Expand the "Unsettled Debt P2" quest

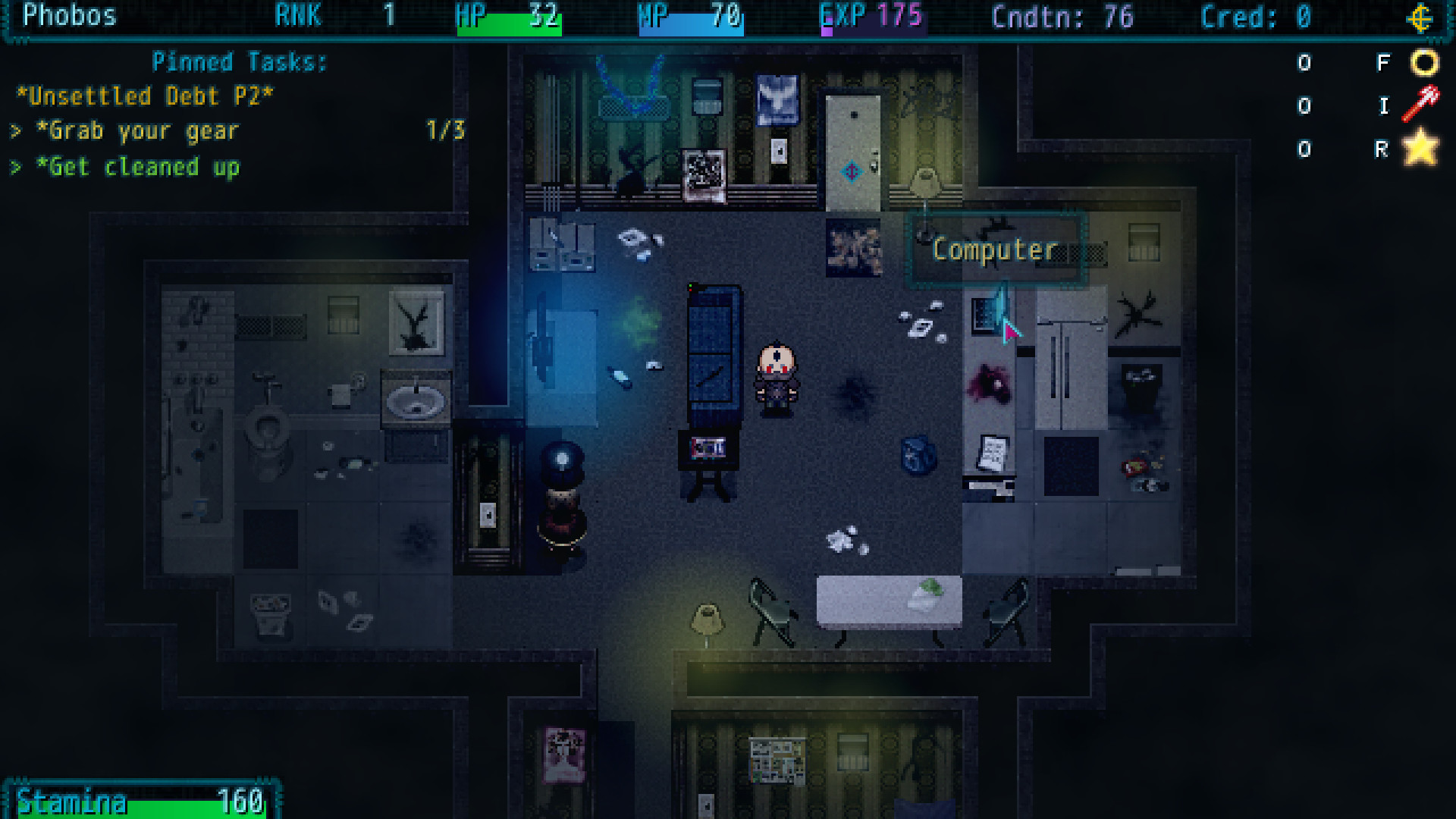(146, 96)
